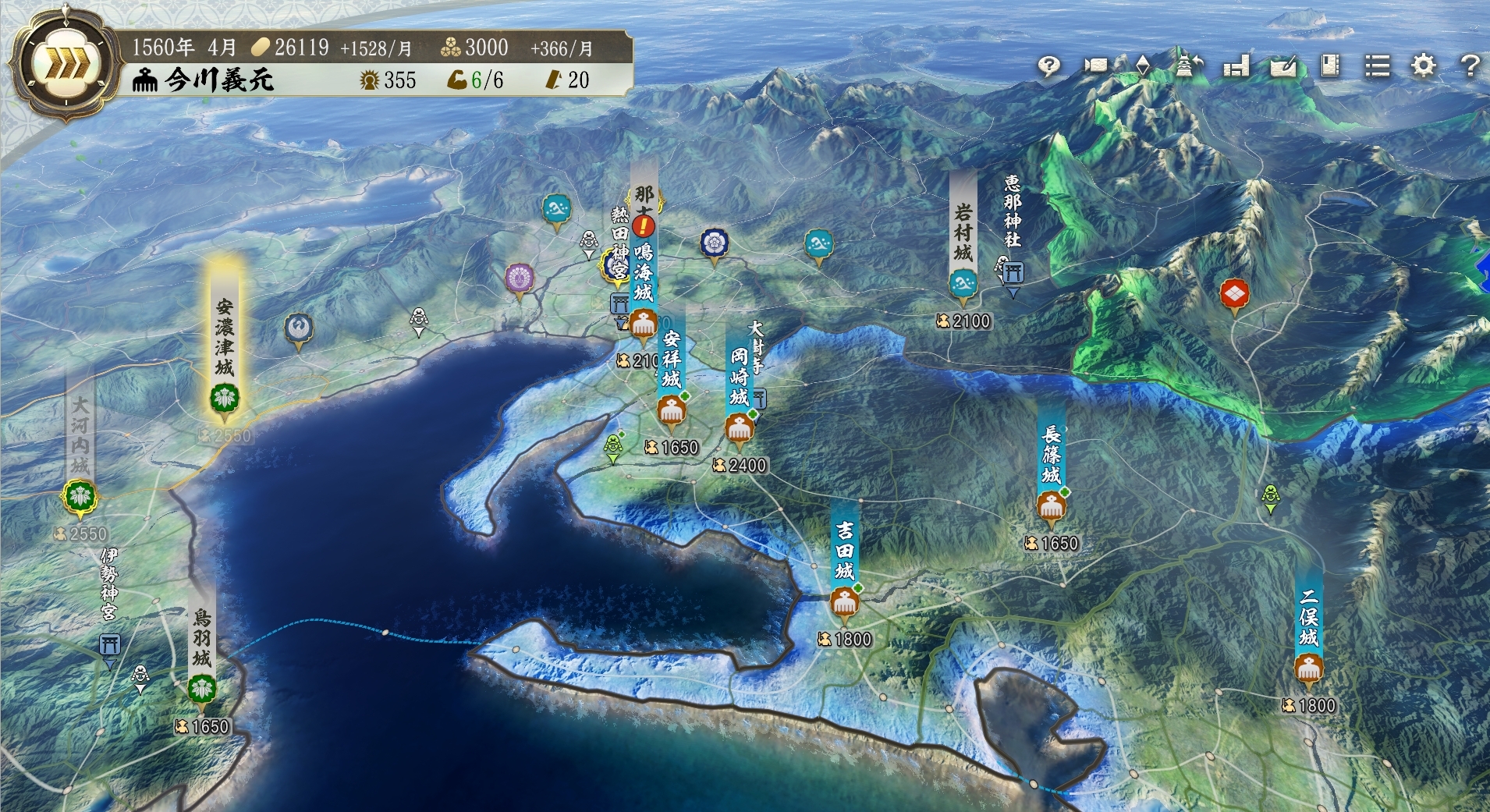Open the map with pen icon
The image size is (1490, 812).
coord(1283,66)
